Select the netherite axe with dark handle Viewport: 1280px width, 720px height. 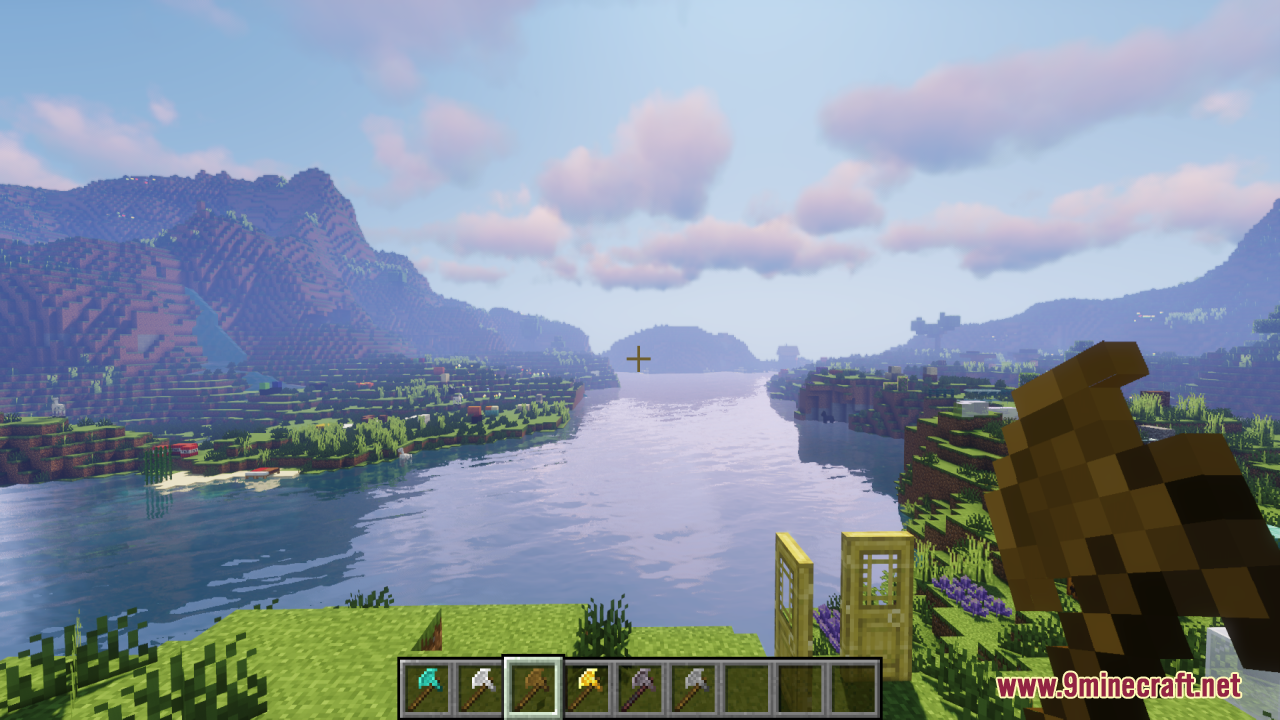pos(641,687)
